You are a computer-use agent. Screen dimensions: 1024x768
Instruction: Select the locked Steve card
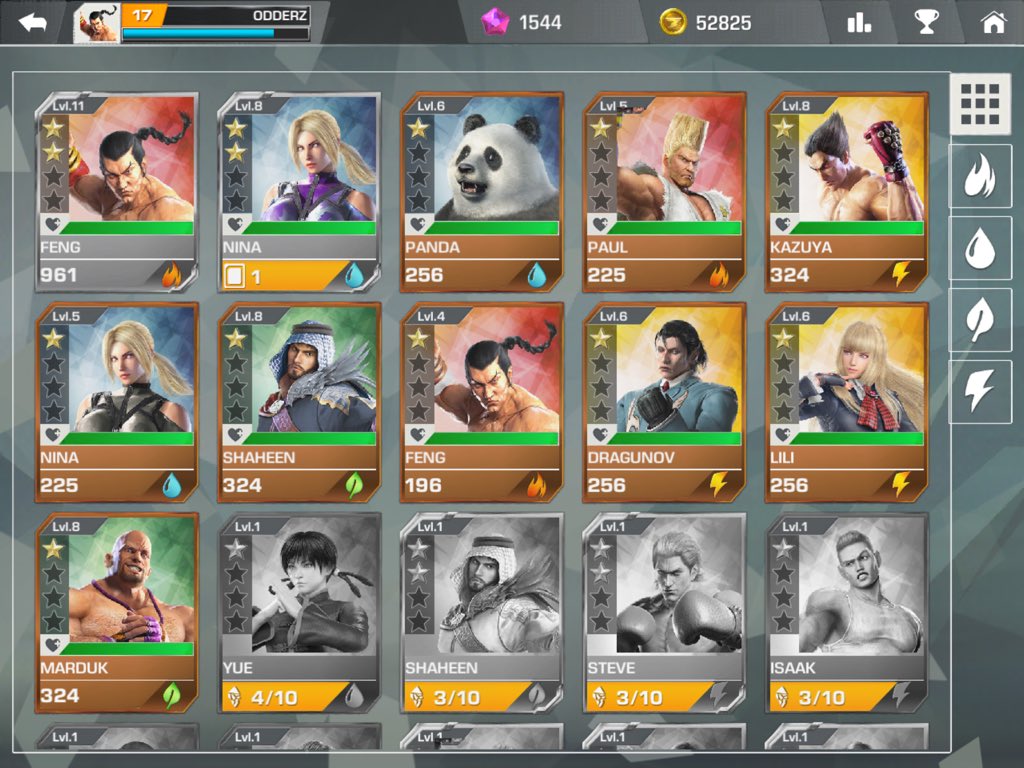[x=665, y=612]
